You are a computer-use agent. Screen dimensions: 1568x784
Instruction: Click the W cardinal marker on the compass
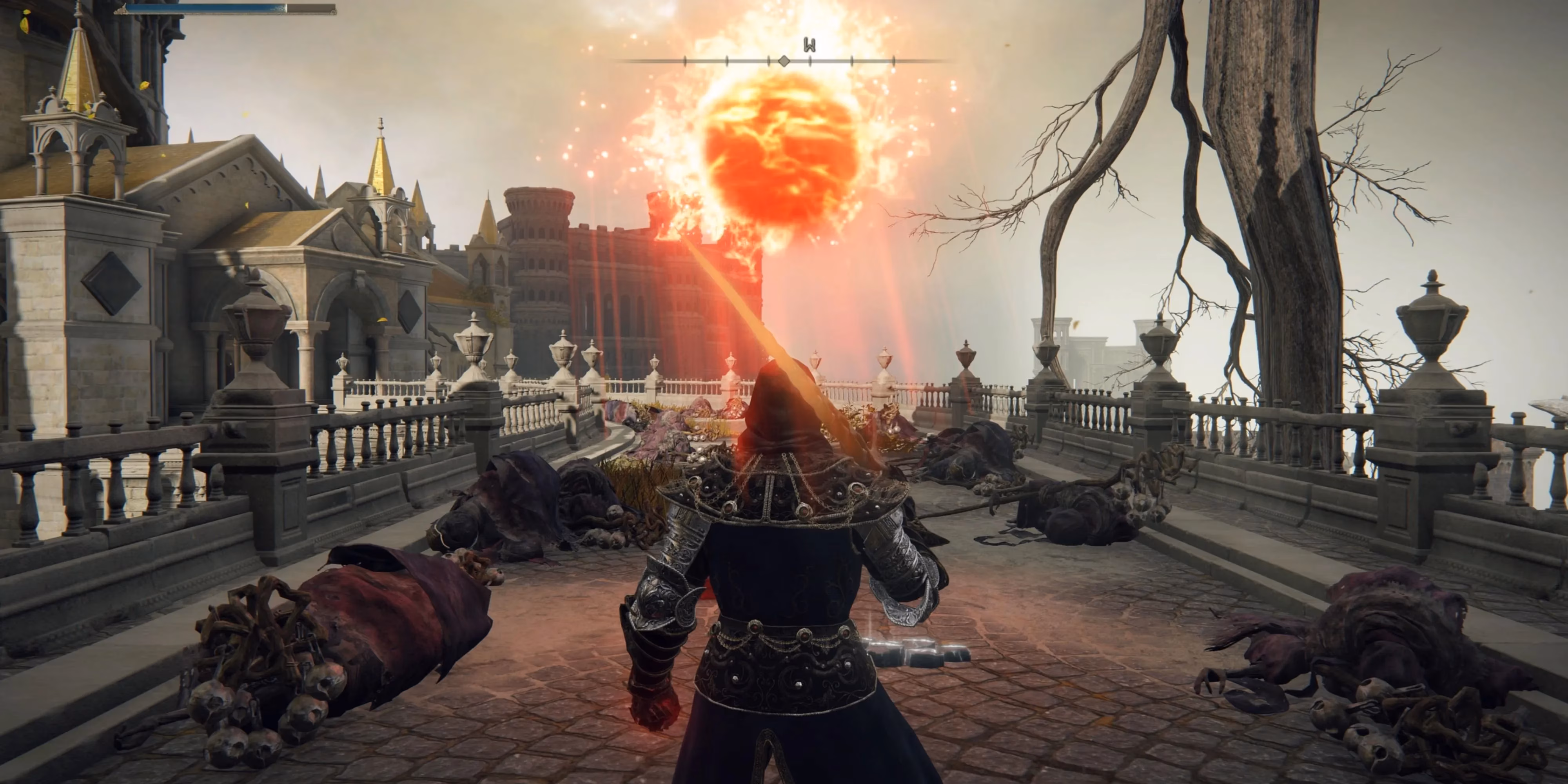pos(809,44)
